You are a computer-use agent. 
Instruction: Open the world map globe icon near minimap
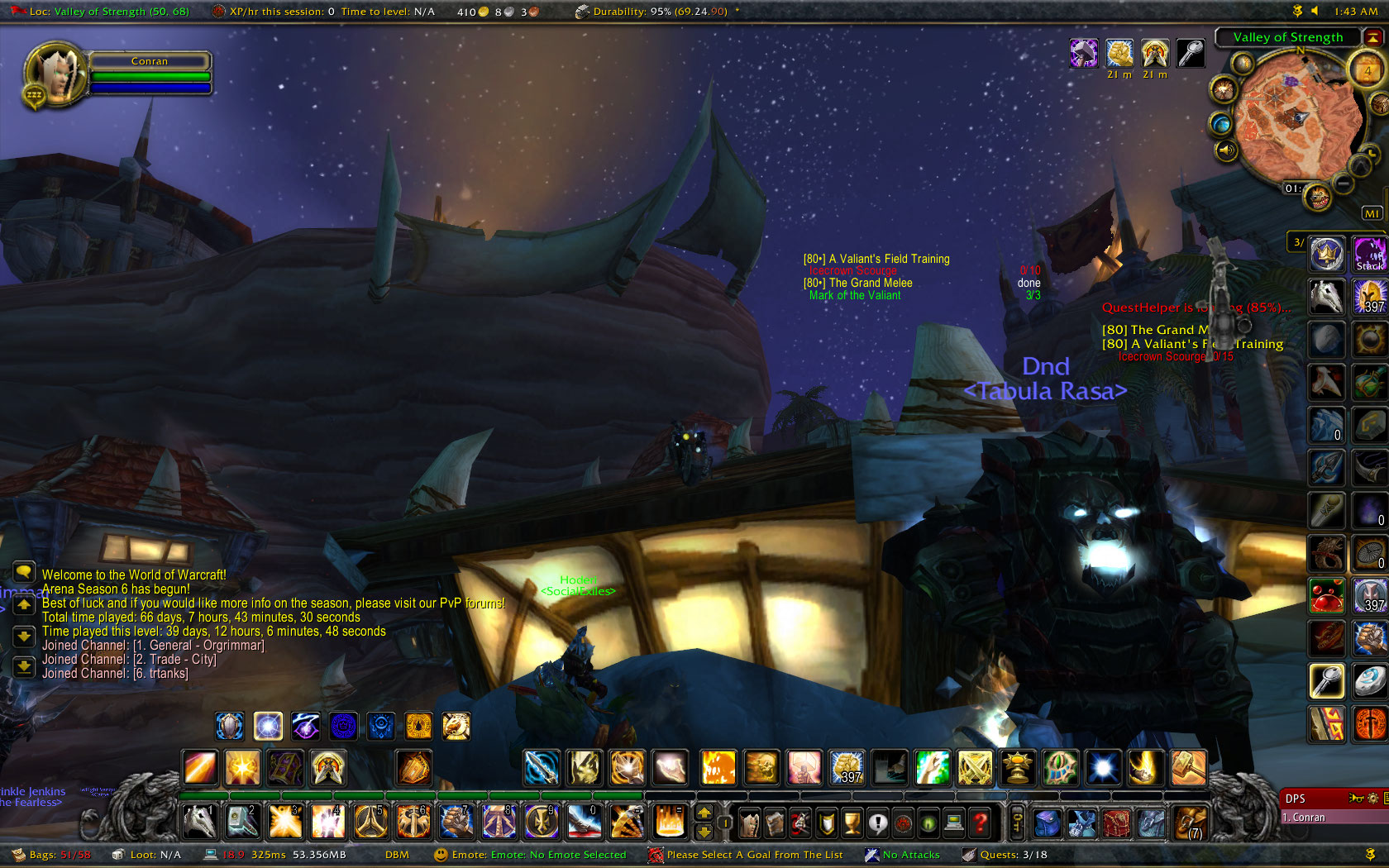(1222, 124)
